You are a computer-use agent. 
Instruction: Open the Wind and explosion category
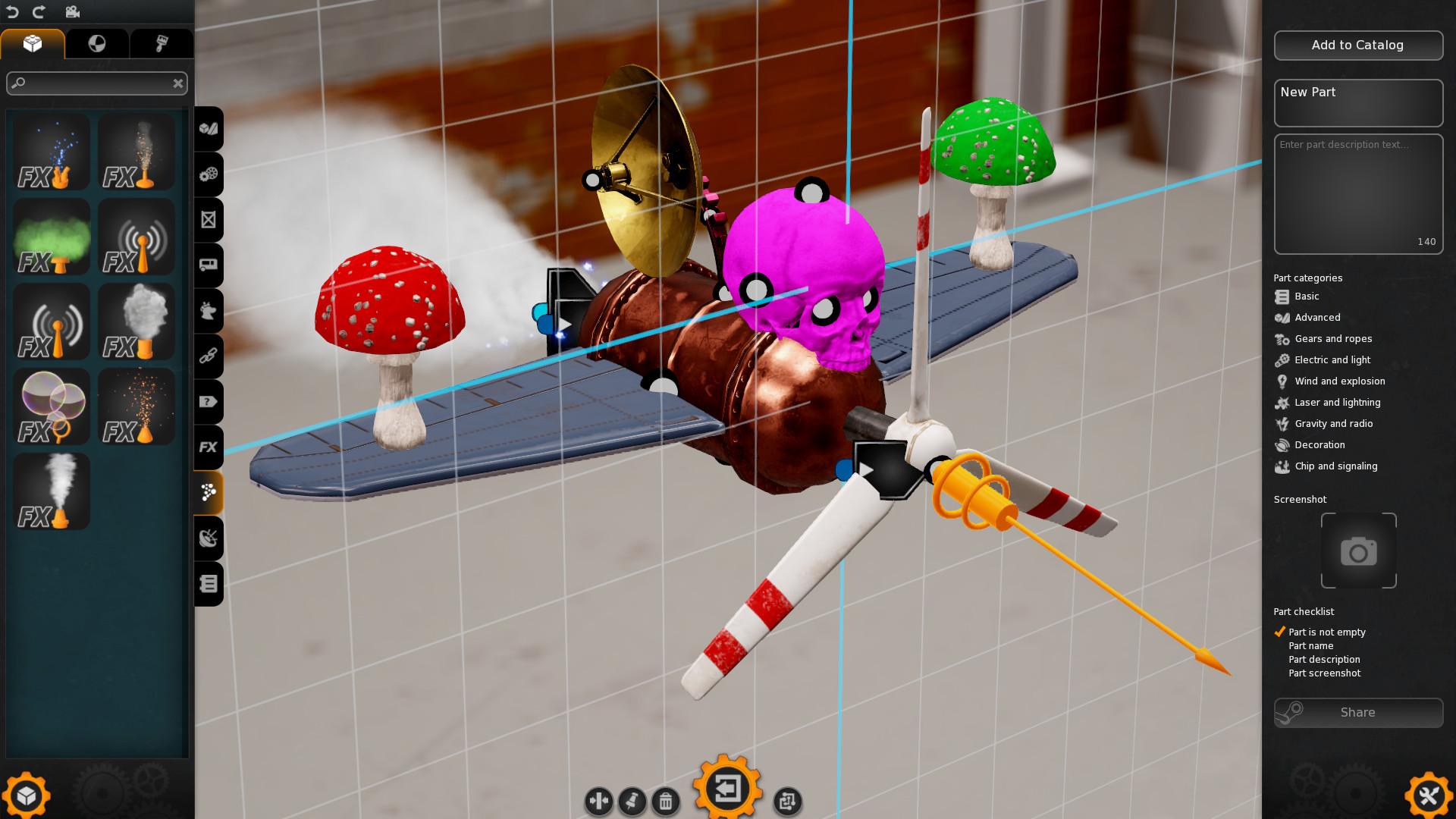(1339, 381)
